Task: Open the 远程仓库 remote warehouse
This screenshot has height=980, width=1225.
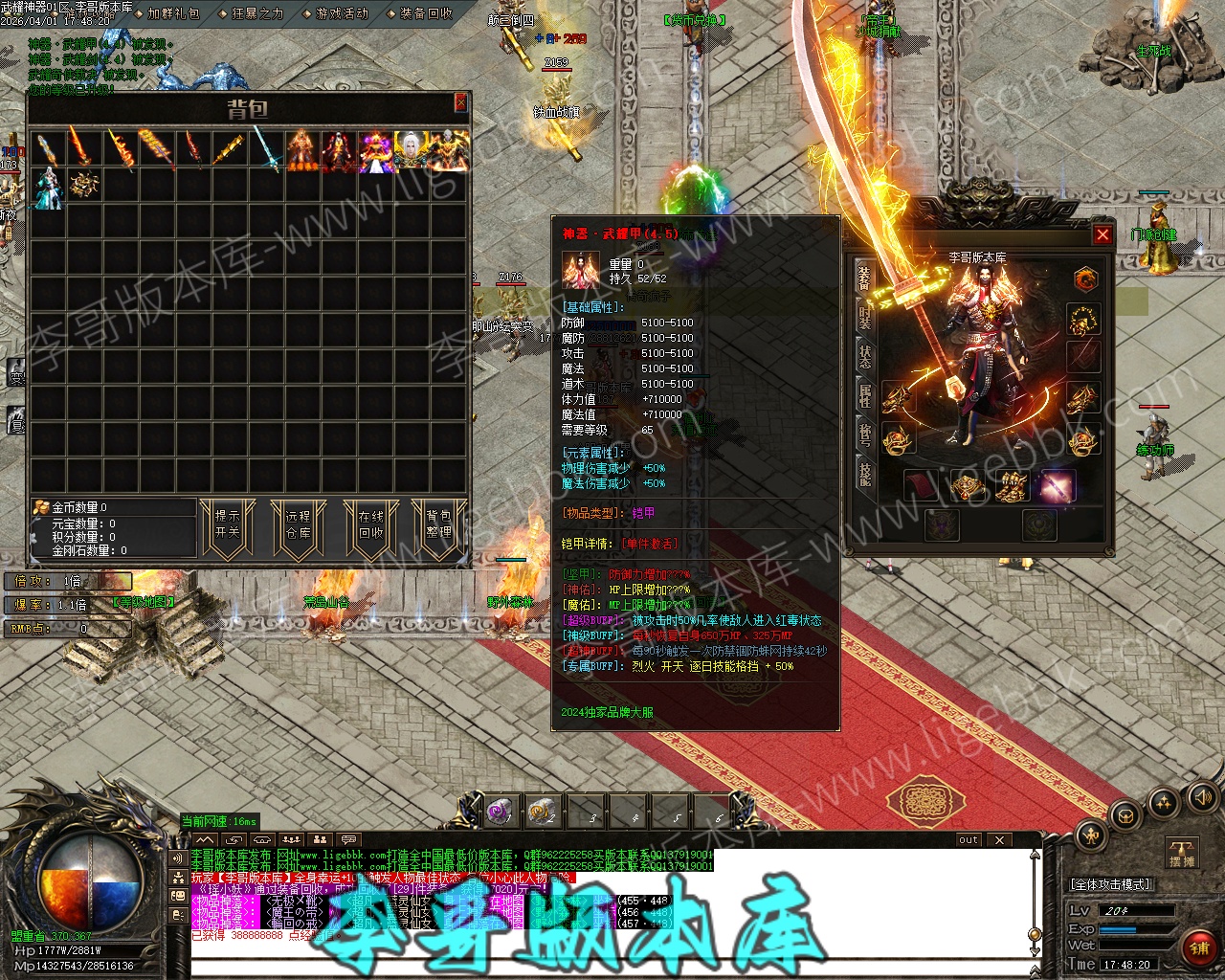Action: [299, 524]
